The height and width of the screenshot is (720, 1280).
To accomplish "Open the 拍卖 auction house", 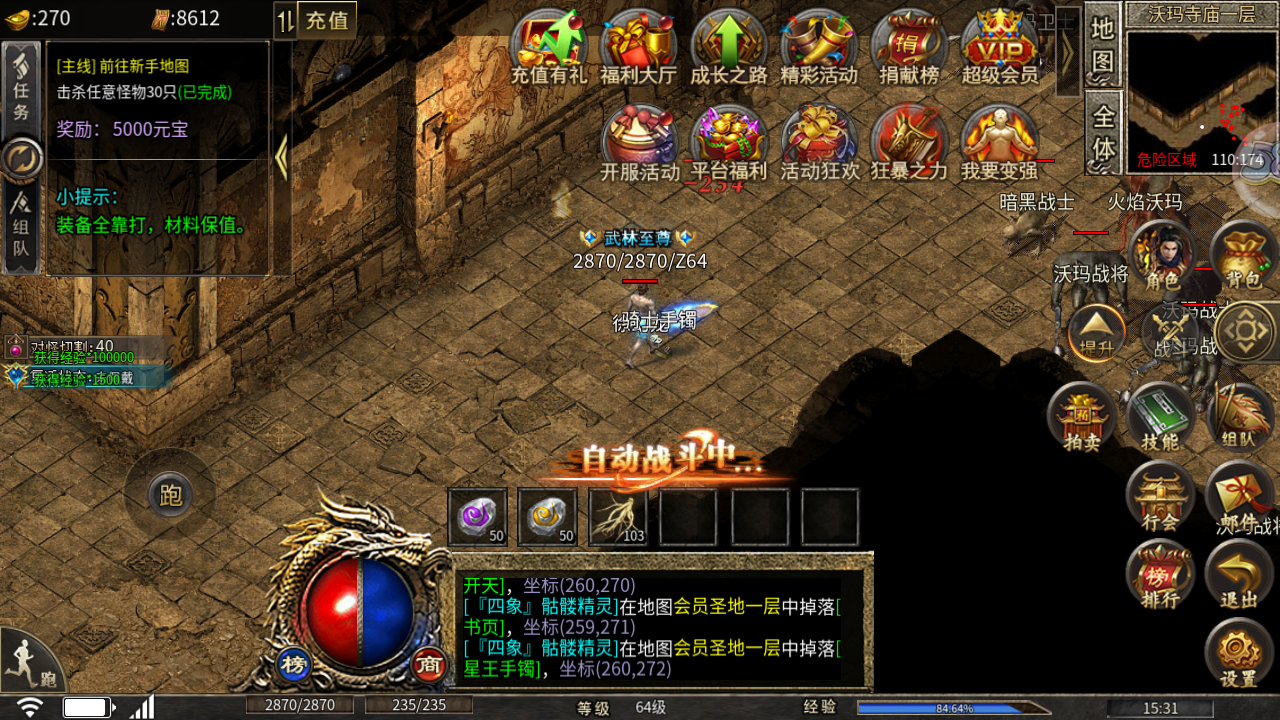I will click(1081, 417).
